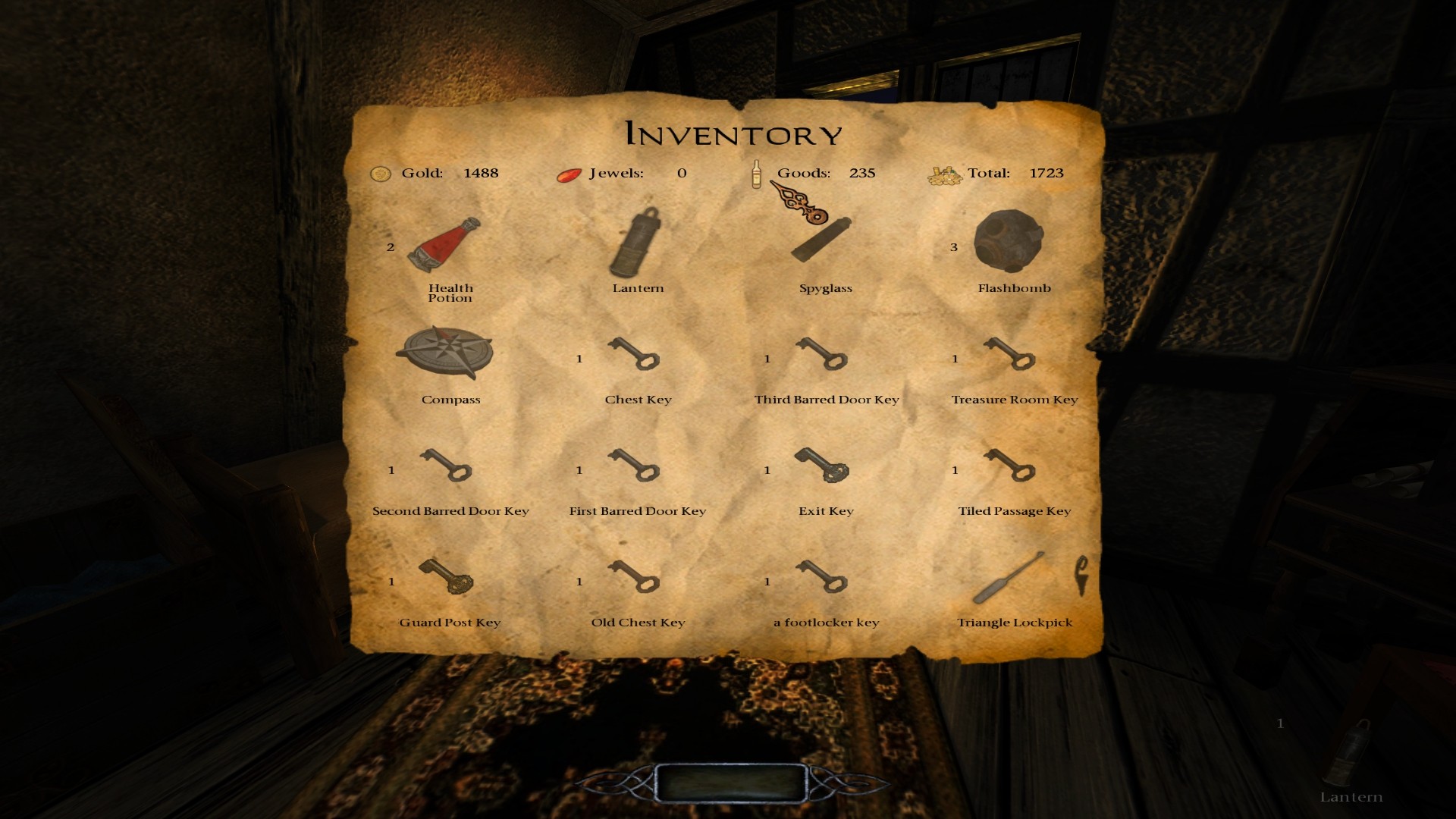Pick the footlocker key
This screenshot has width=1456, height=819.
click(x=822, y=577)
